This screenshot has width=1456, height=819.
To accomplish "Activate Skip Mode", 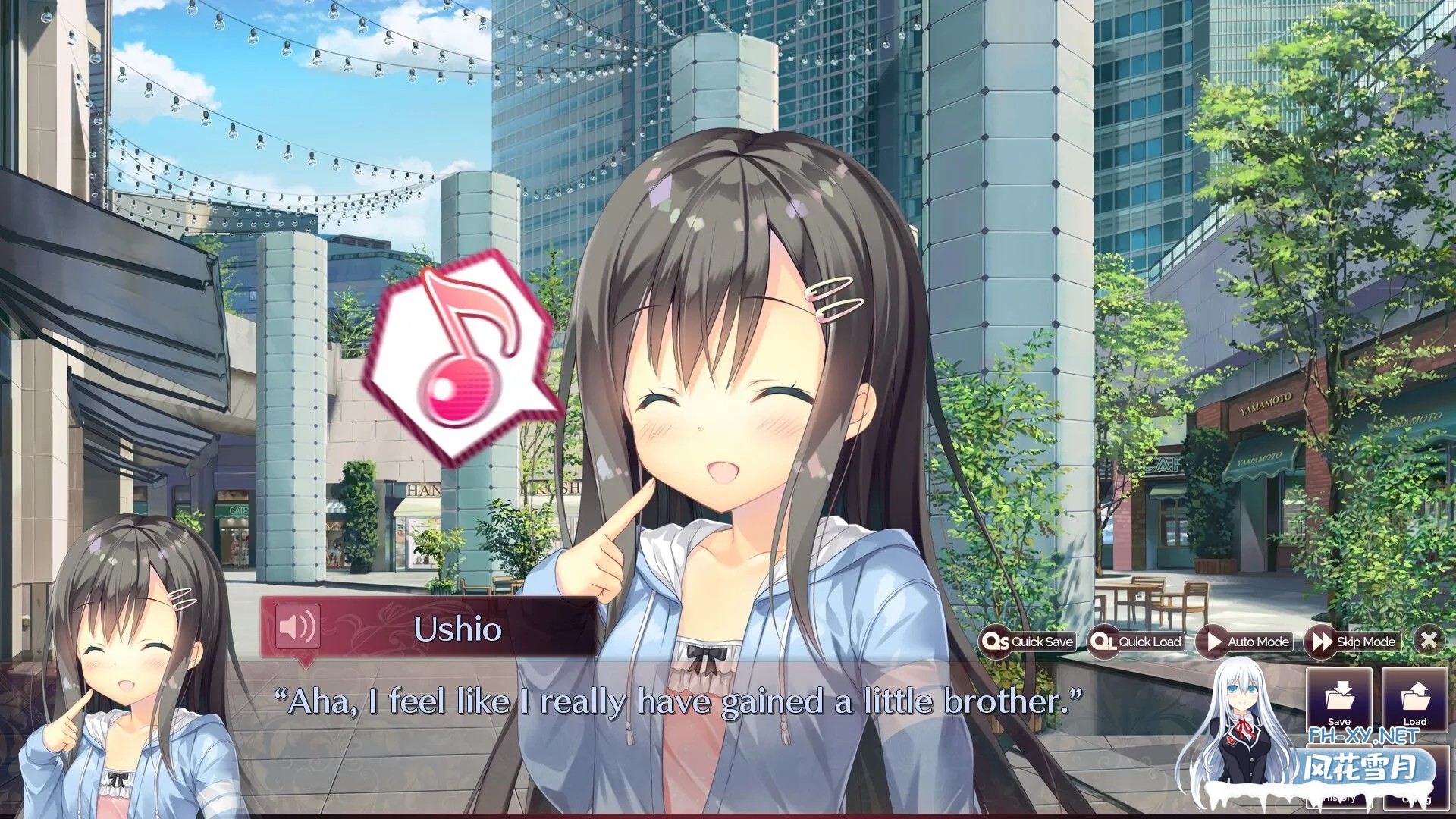I will (x=1354, y=642).
